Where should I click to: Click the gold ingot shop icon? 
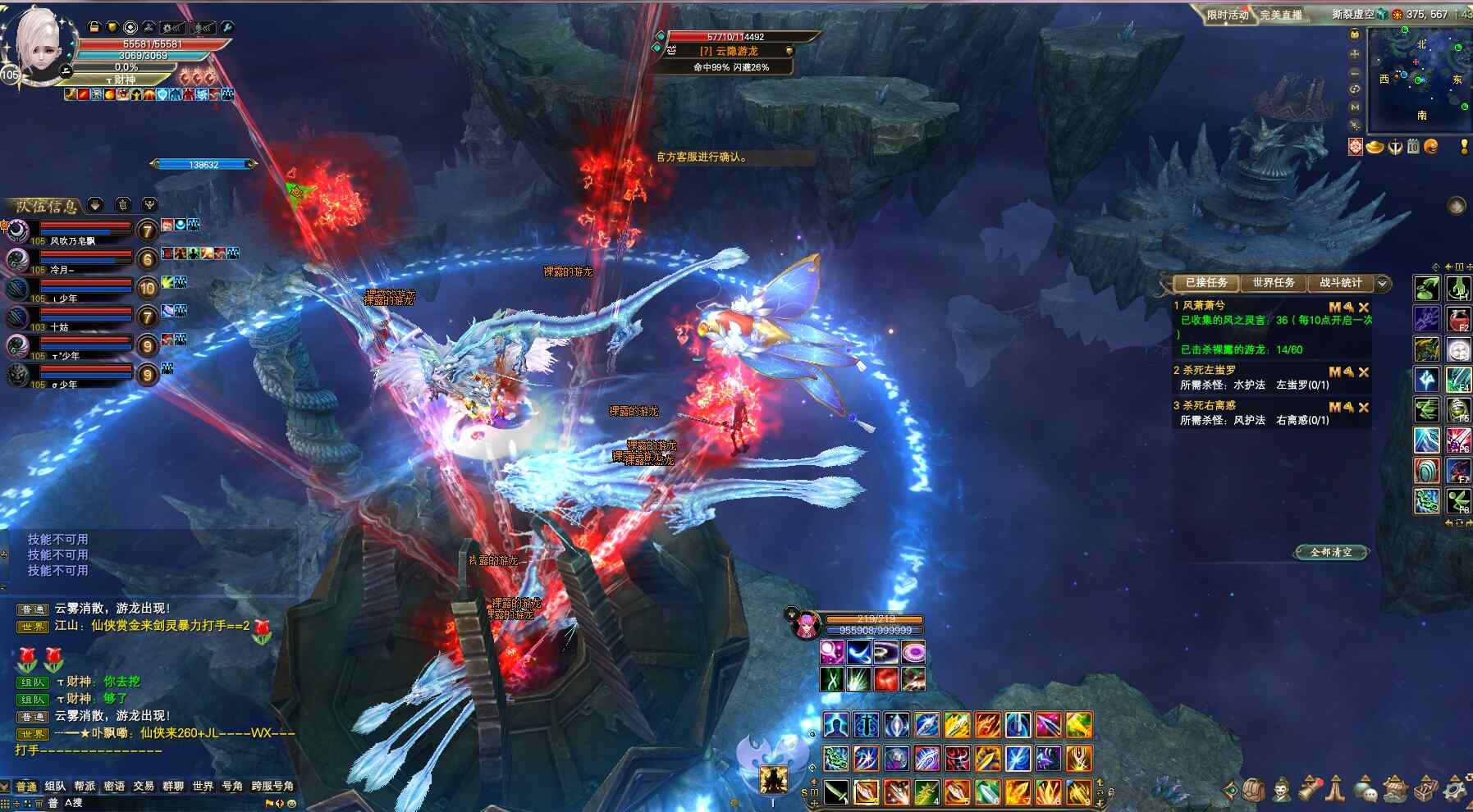coord(1375,147)
